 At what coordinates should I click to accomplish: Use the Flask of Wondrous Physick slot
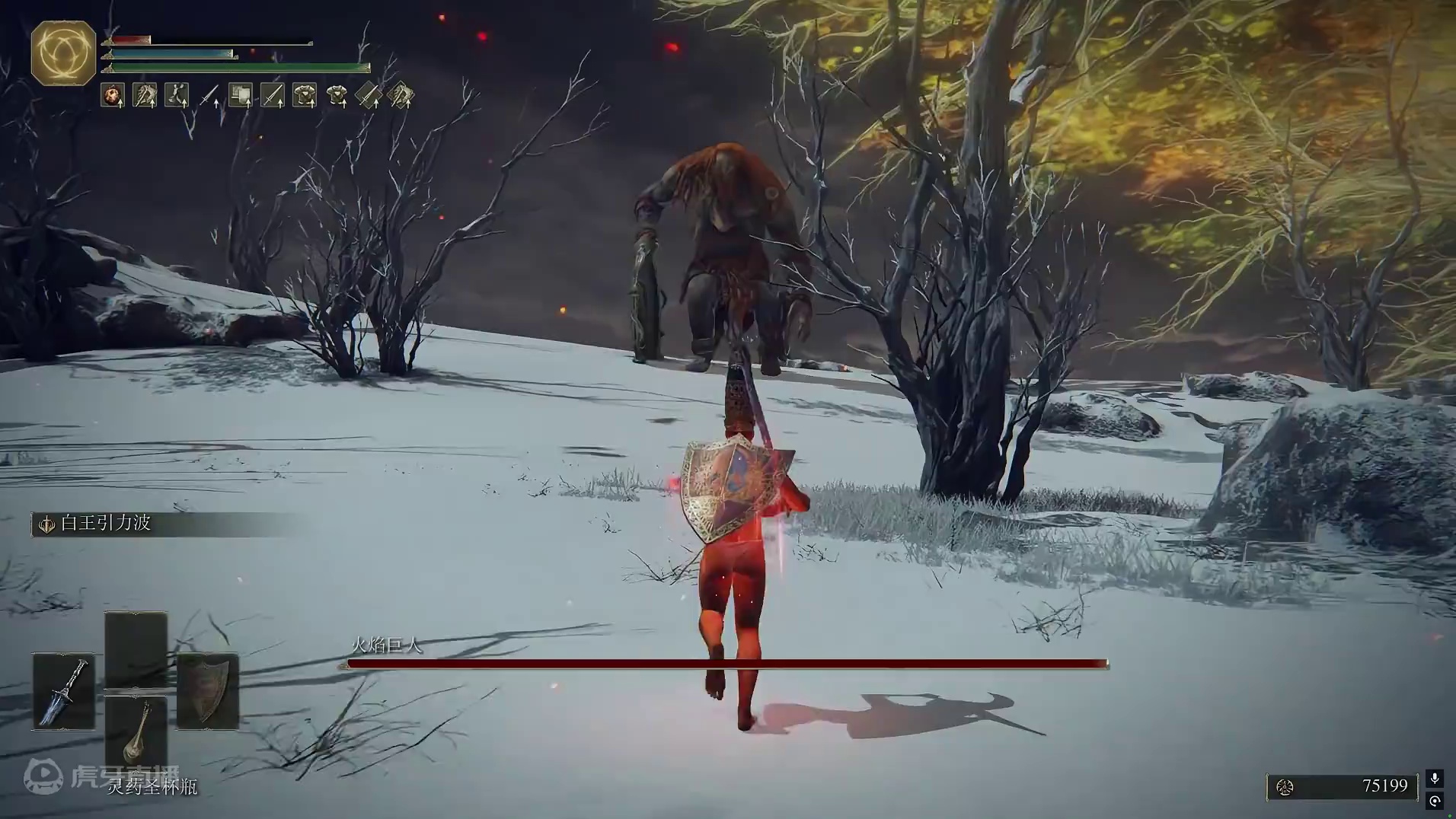(136, 732)
